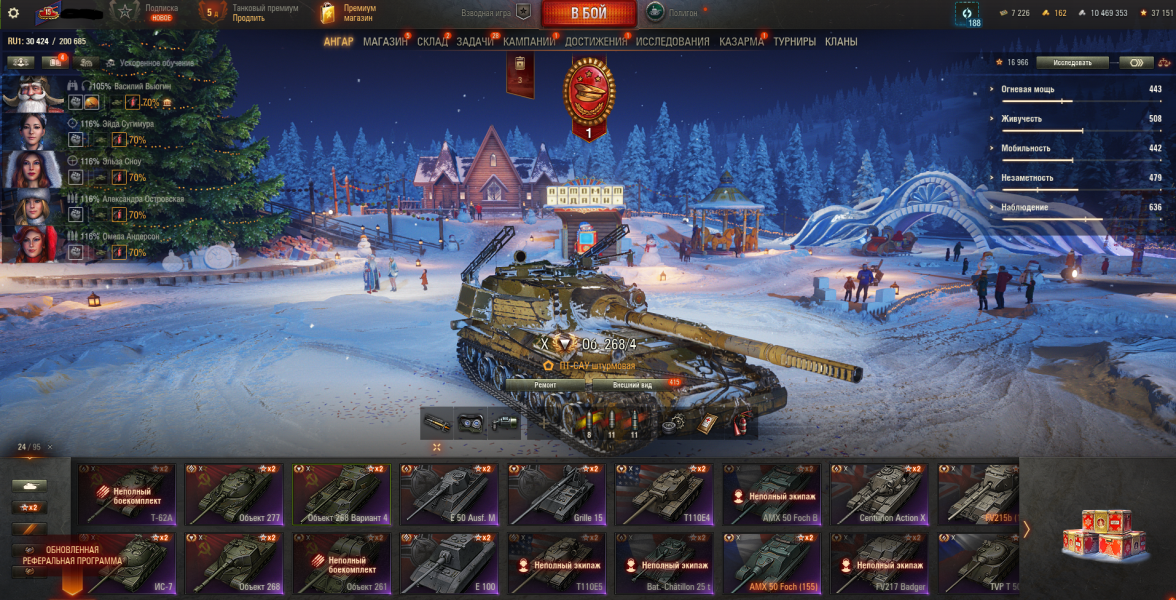Open the game settings gear menu
Image resolution: width=1176 pixels, height=600 pixels.
14,13
